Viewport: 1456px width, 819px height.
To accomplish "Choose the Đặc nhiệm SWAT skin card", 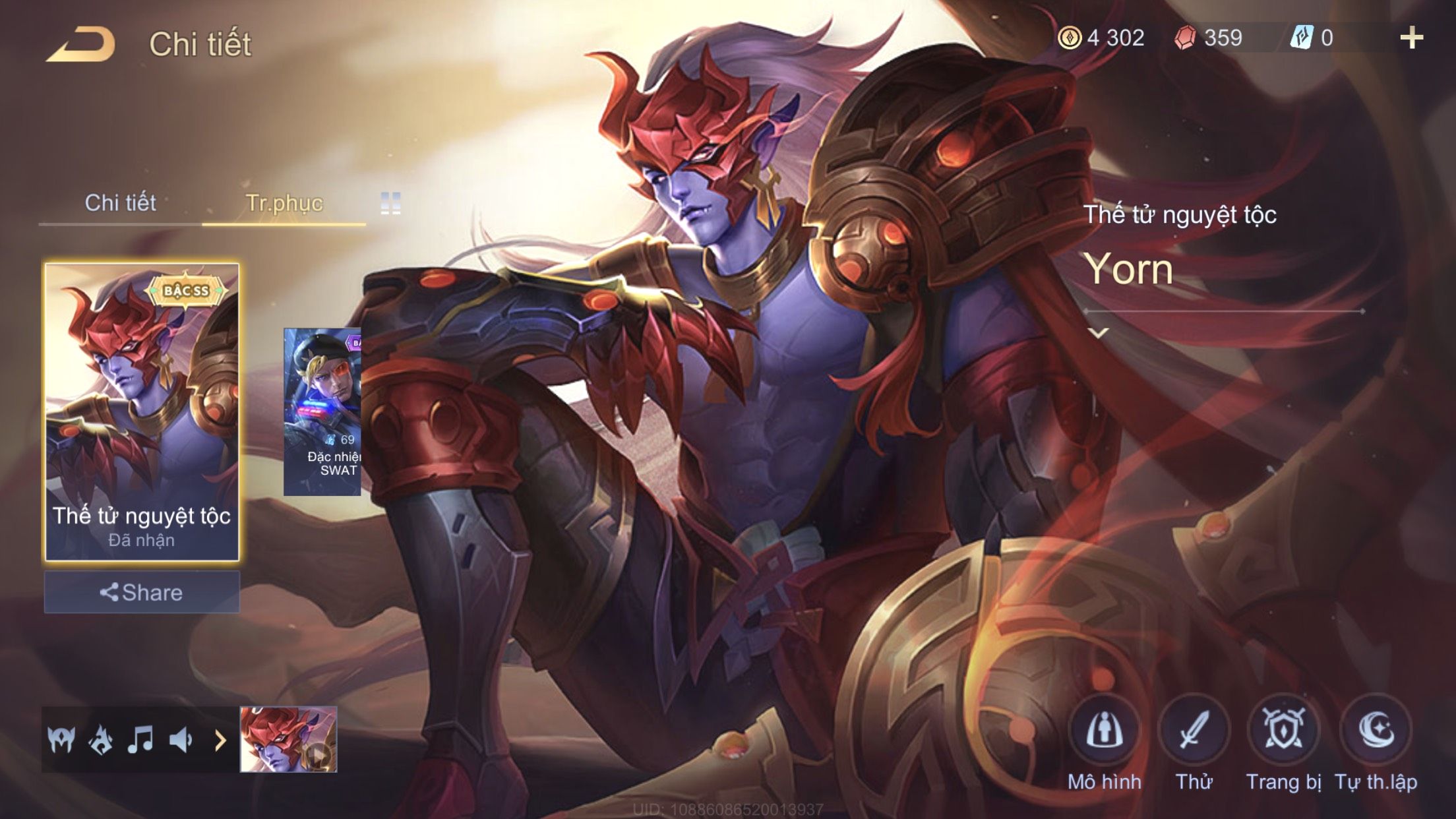I will [322, 412].
